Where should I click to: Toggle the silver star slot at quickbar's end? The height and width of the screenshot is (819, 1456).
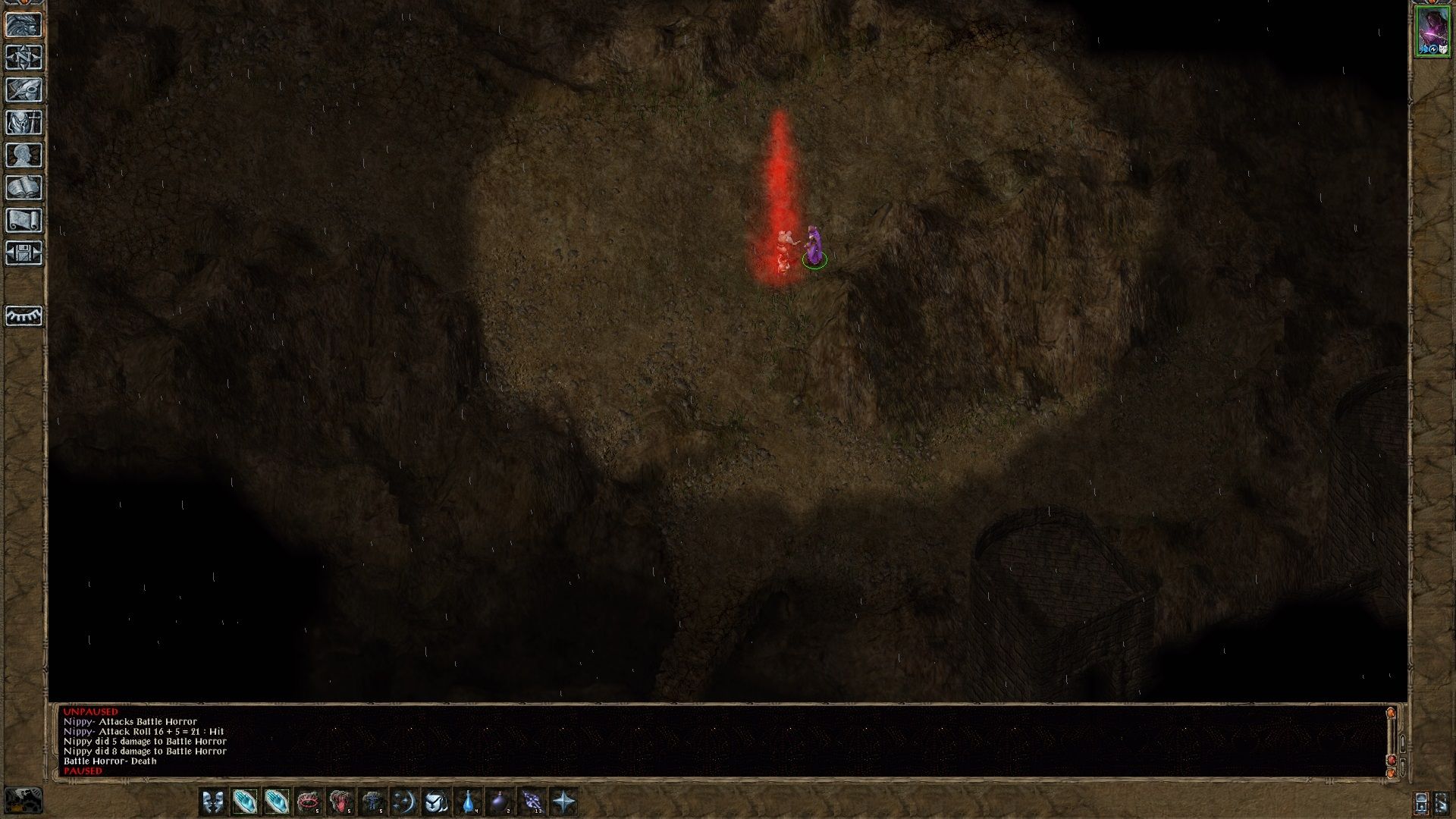pos(565,799)
